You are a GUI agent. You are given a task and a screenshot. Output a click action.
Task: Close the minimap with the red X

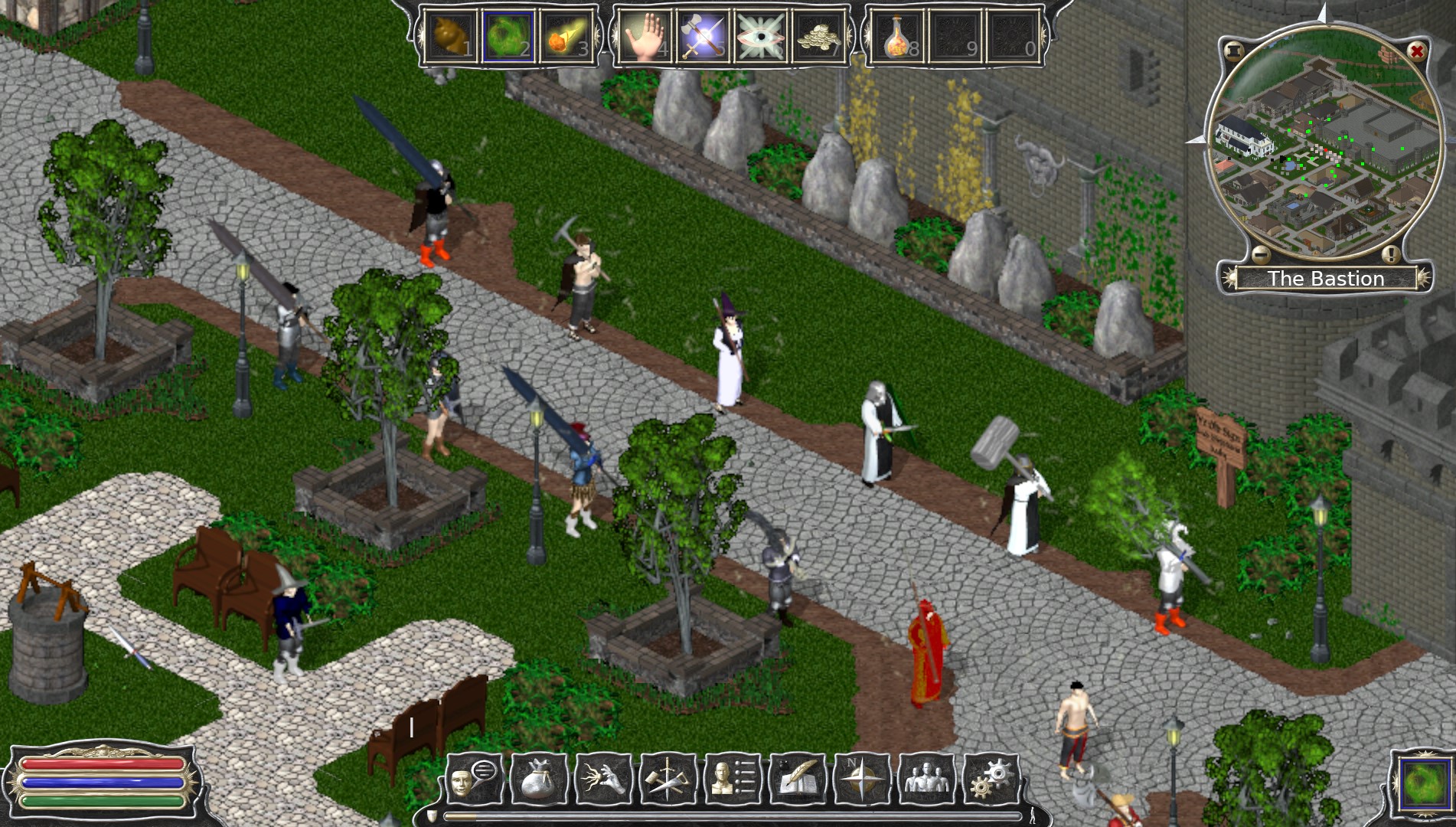click(x=1417, y=51)
